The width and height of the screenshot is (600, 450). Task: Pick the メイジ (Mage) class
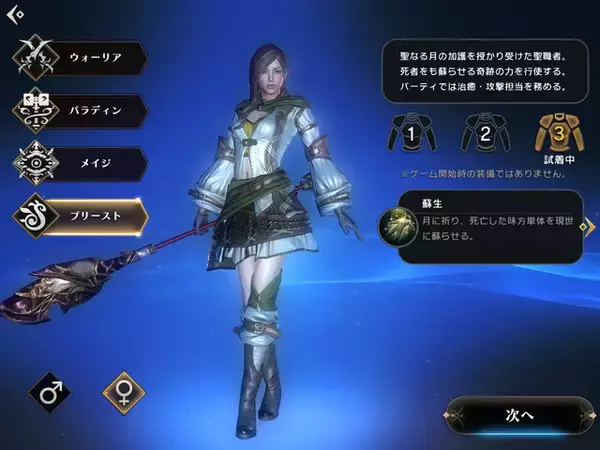80,163
